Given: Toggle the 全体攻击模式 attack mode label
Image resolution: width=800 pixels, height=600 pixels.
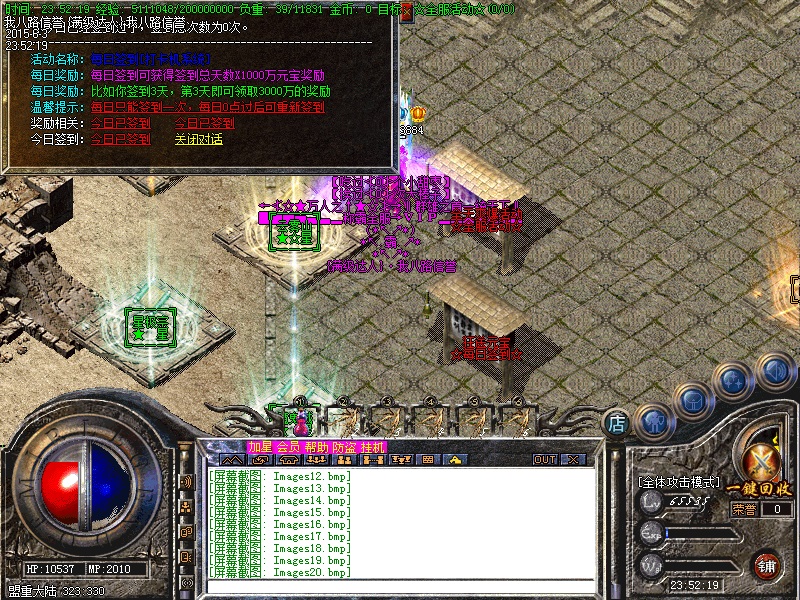Looking at the screenshot, I should click(679, 482).
